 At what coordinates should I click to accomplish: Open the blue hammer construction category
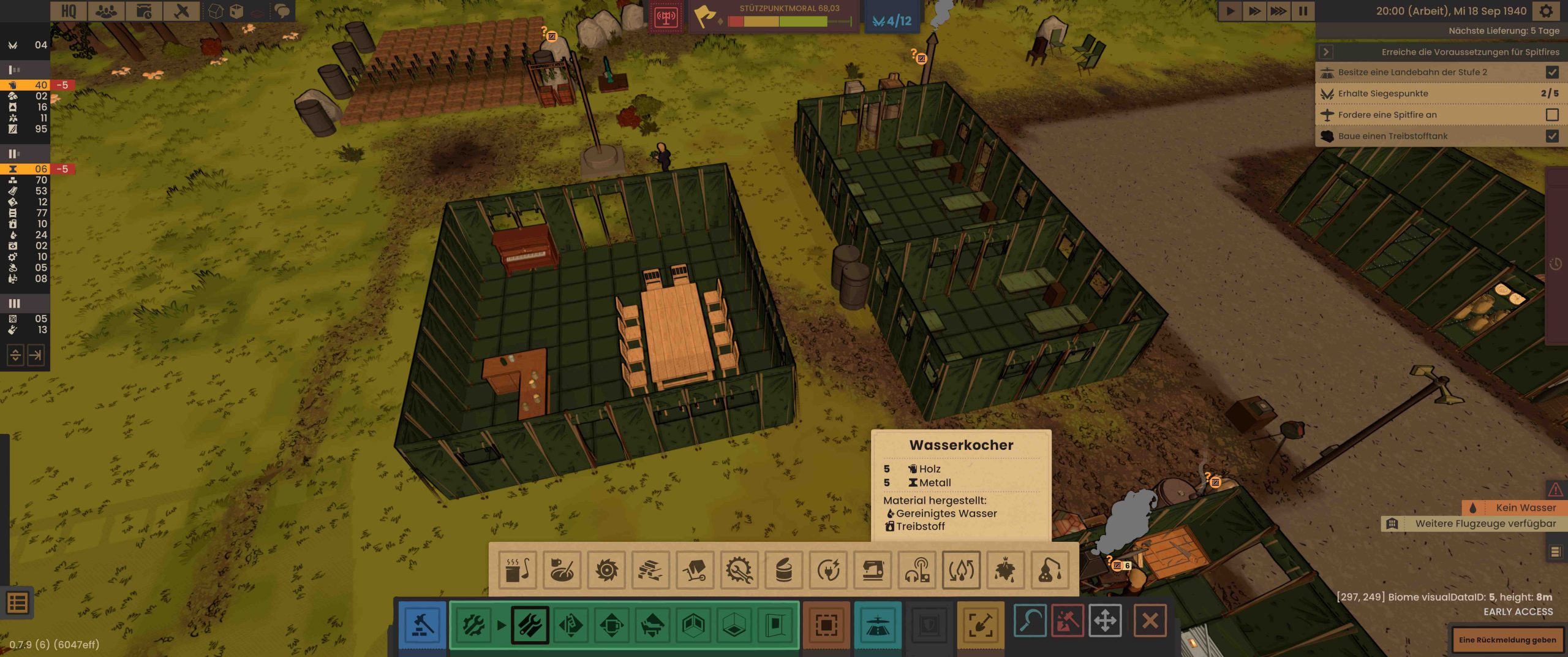click(422, 625)
